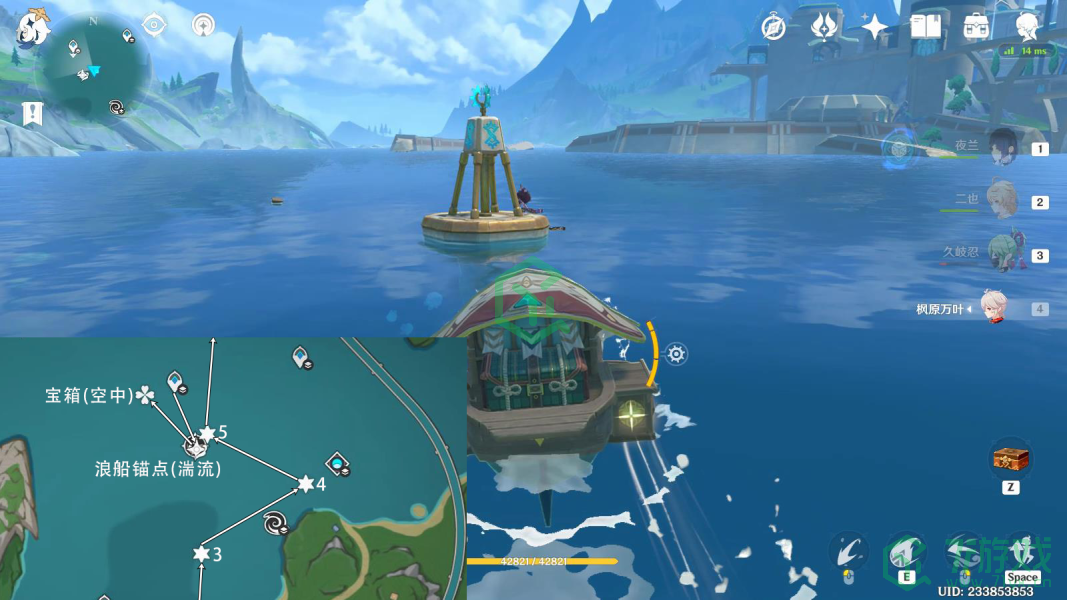This screenshot has width=1067, height=600.
Task: Open the winged events icon
Action: (x=824, y=27)
